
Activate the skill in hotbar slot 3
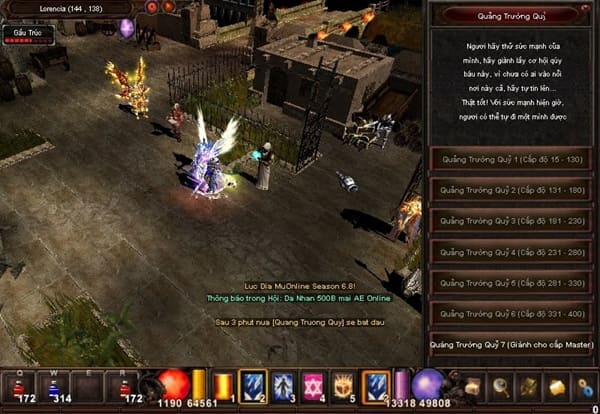[x=283, y=386]
